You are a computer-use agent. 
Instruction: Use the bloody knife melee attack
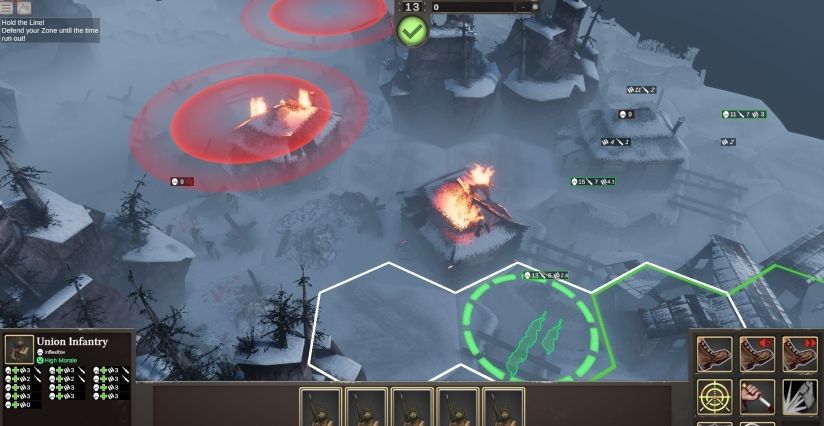tap(757, 397)
